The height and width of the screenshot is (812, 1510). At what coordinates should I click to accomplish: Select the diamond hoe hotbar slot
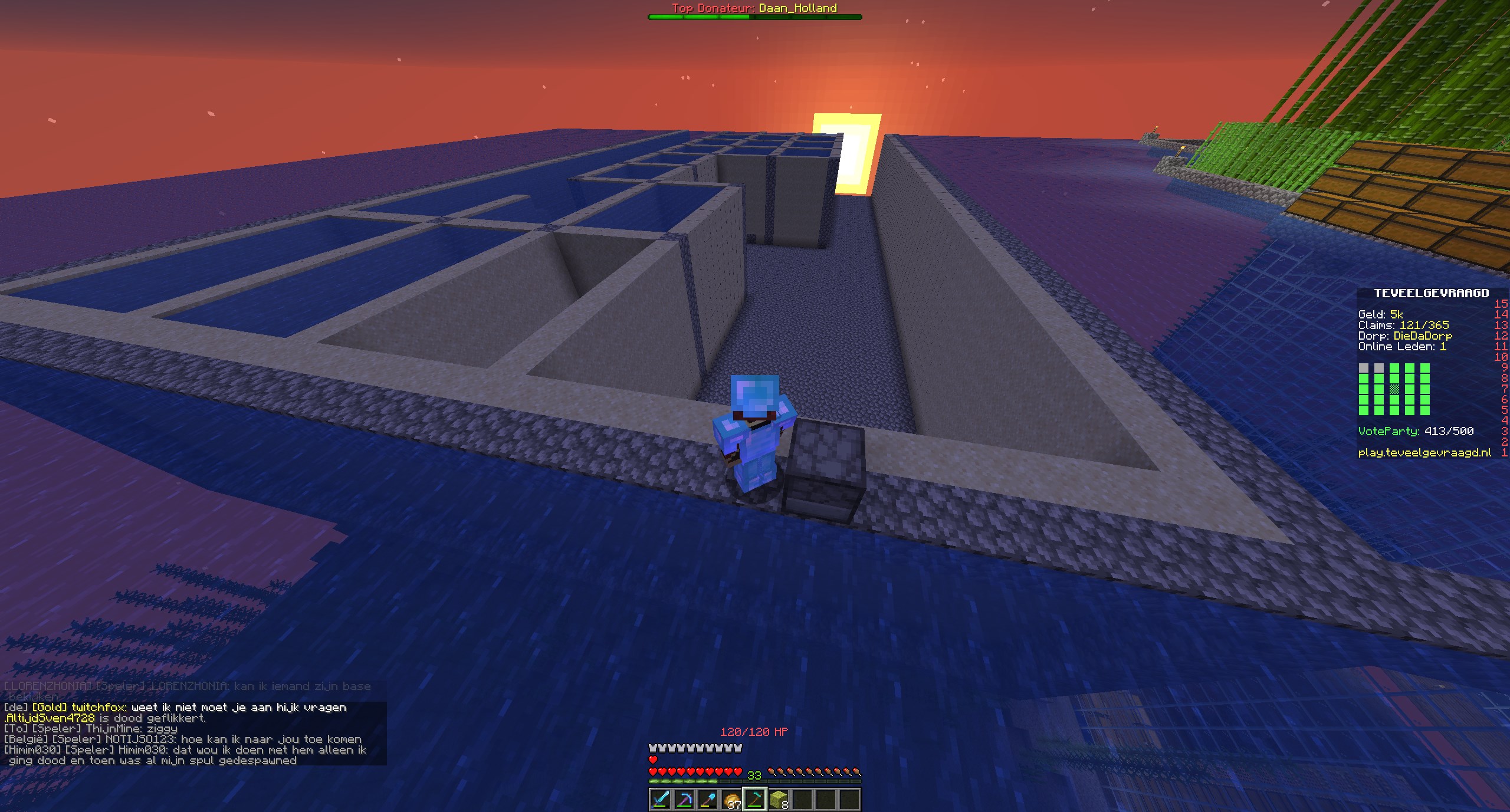[x=754, y=799]
